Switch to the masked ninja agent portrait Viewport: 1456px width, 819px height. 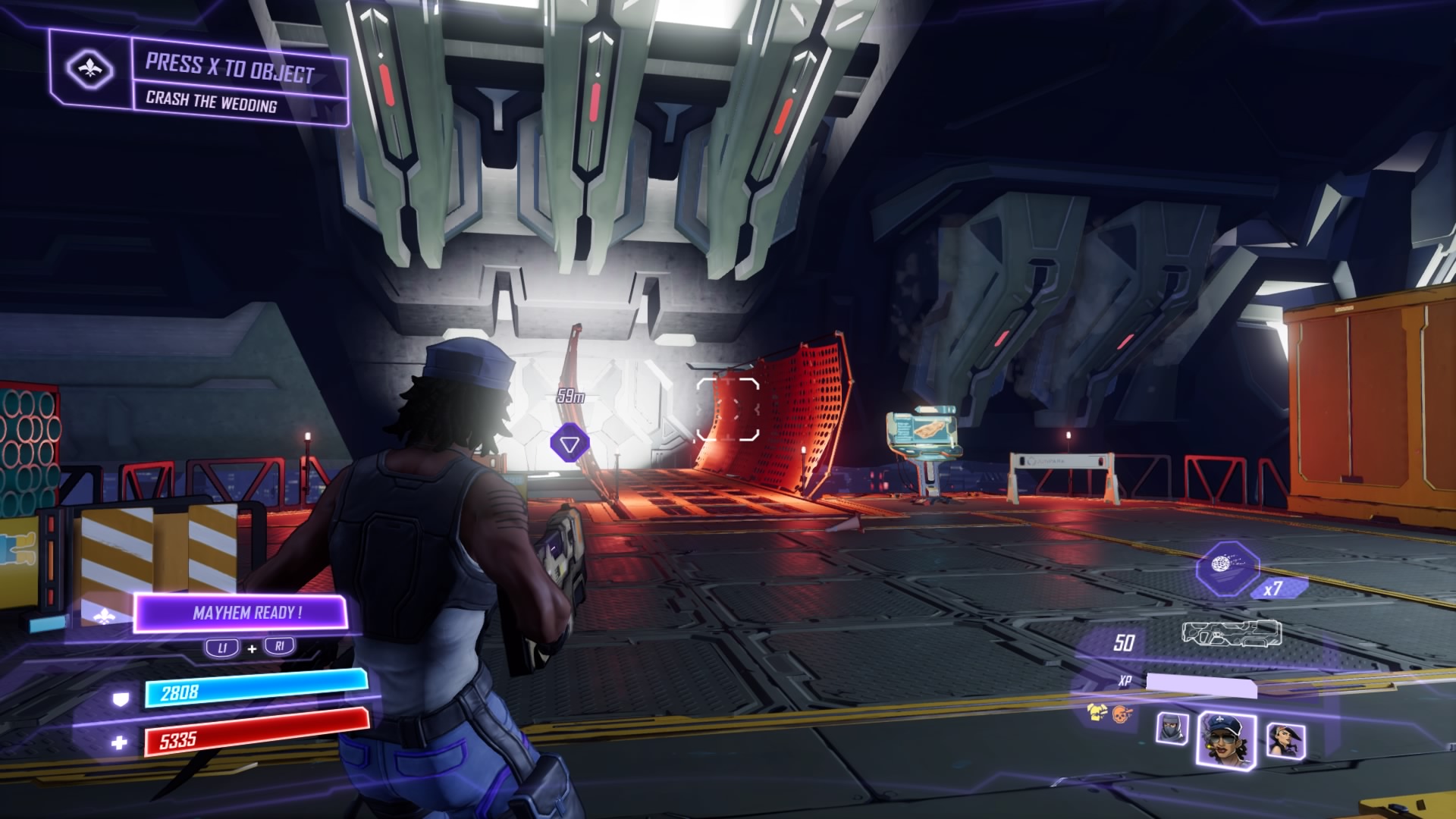coord(1171,729)
